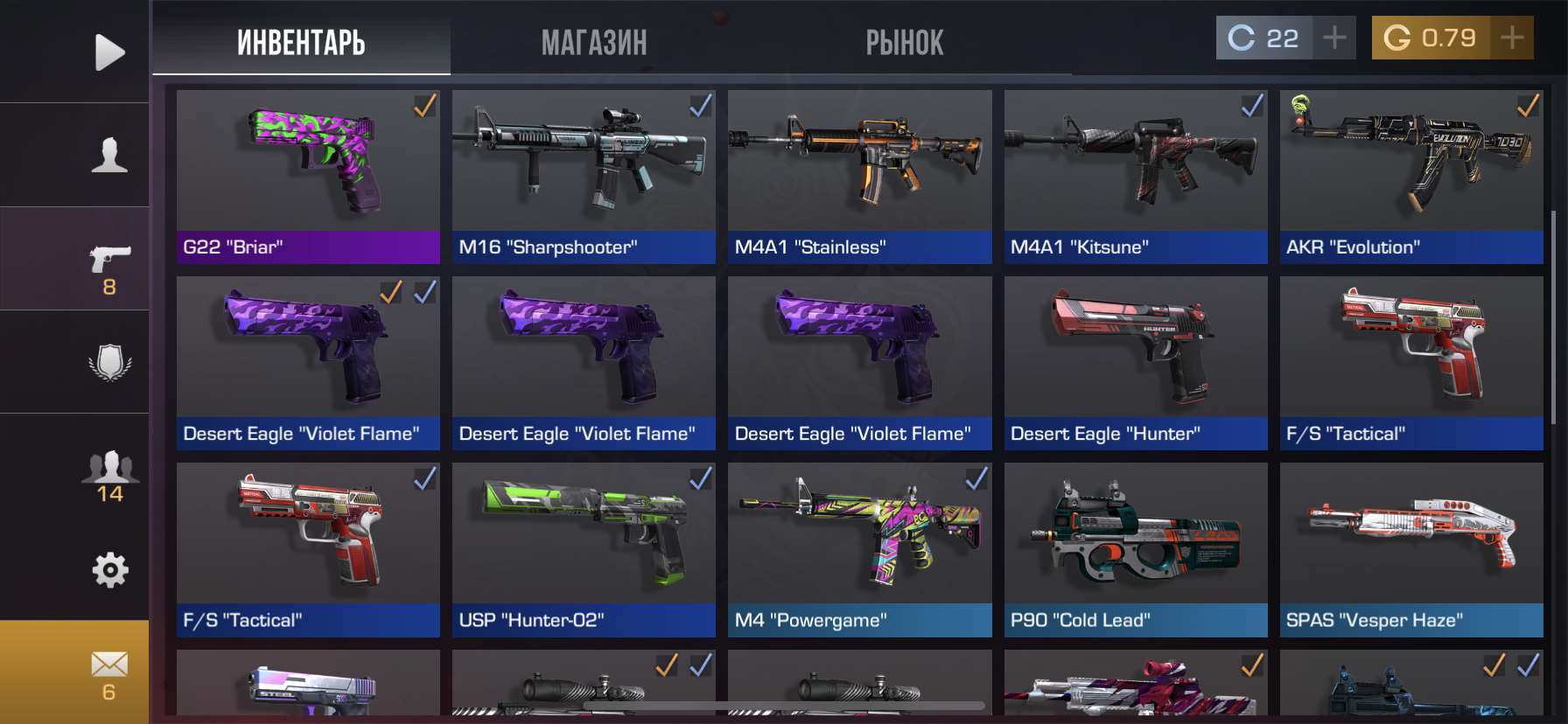
Task: Select the SPAS "Vesper Haze" shotgun skin
Action: point(1410,549)
